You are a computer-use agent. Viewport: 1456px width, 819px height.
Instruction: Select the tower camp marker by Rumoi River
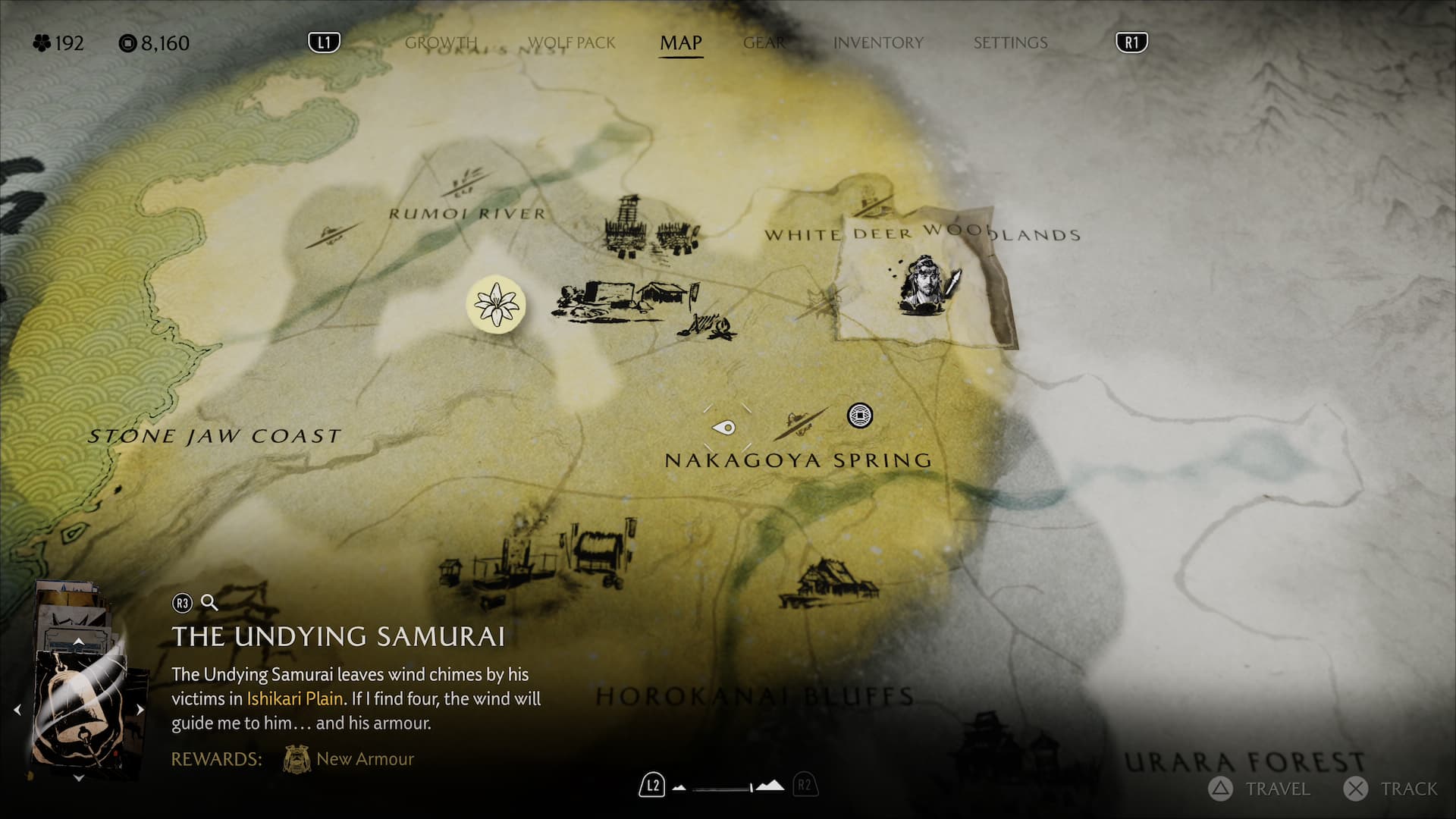click(629, 224)
